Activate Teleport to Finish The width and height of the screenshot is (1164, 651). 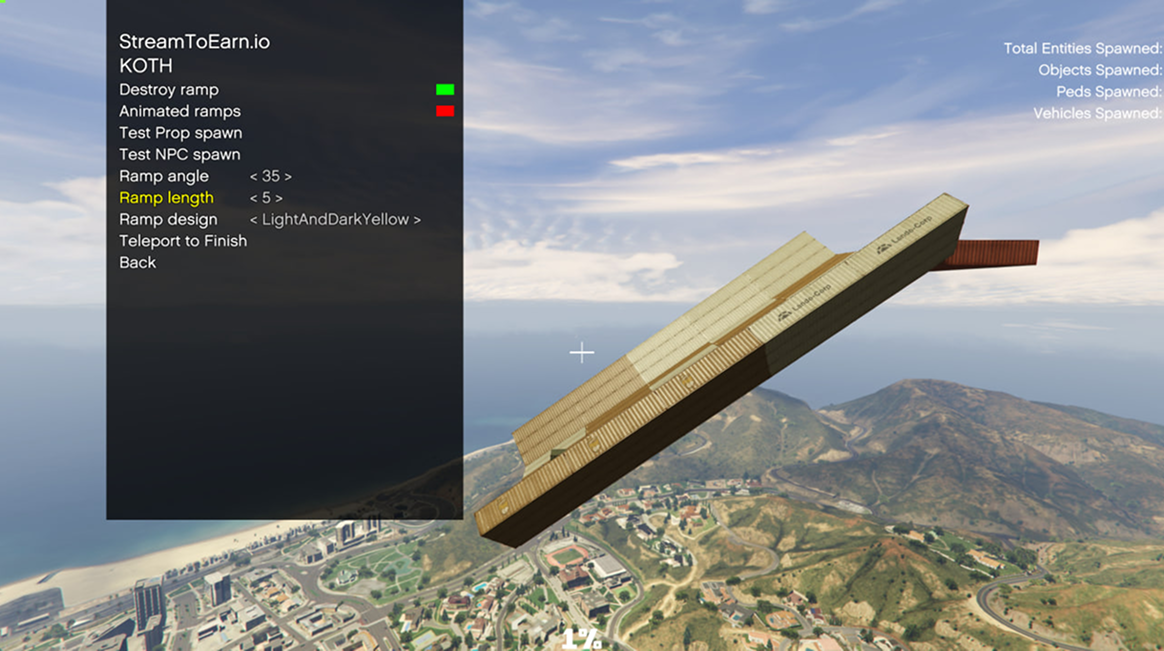tap(183, 241)
